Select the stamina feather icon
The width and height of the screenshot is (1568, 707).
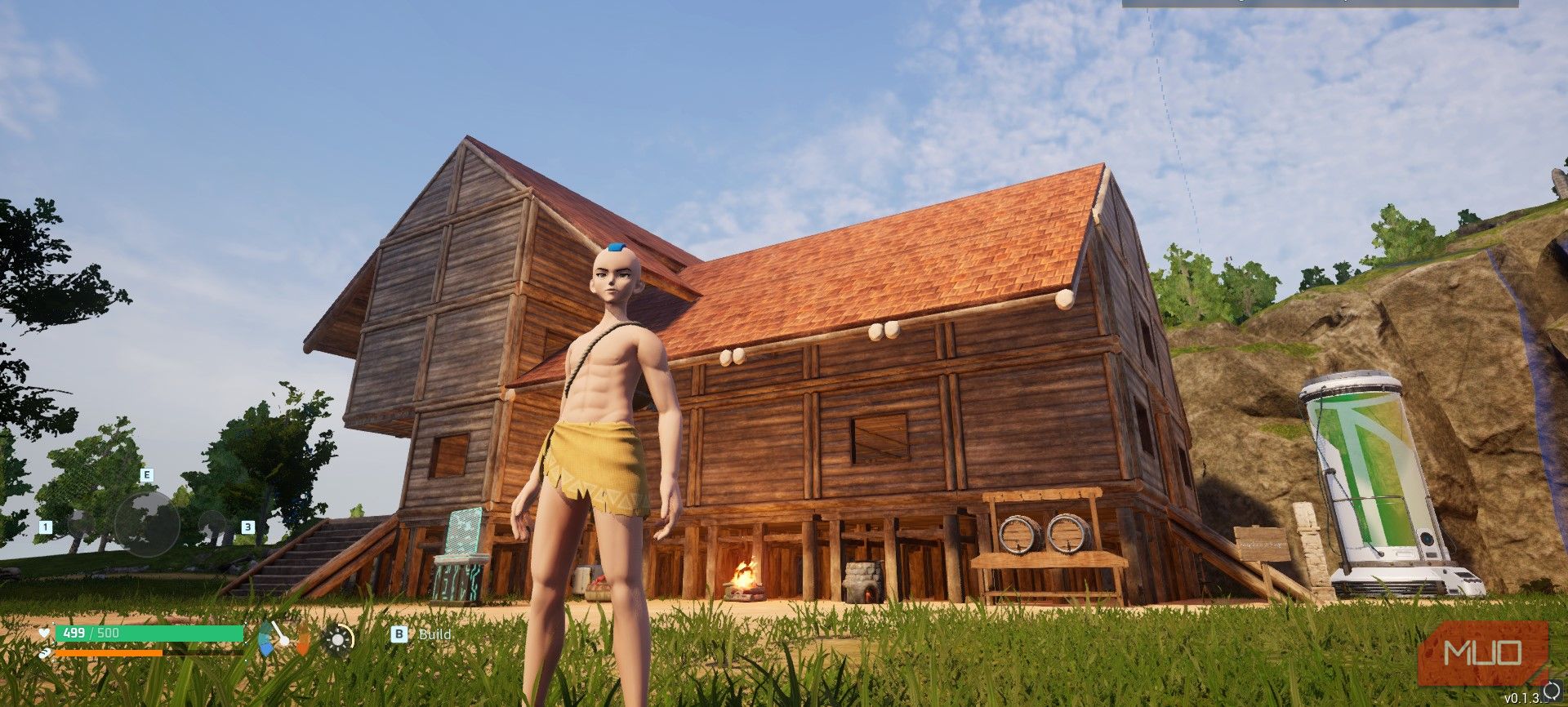click(46, 651)
